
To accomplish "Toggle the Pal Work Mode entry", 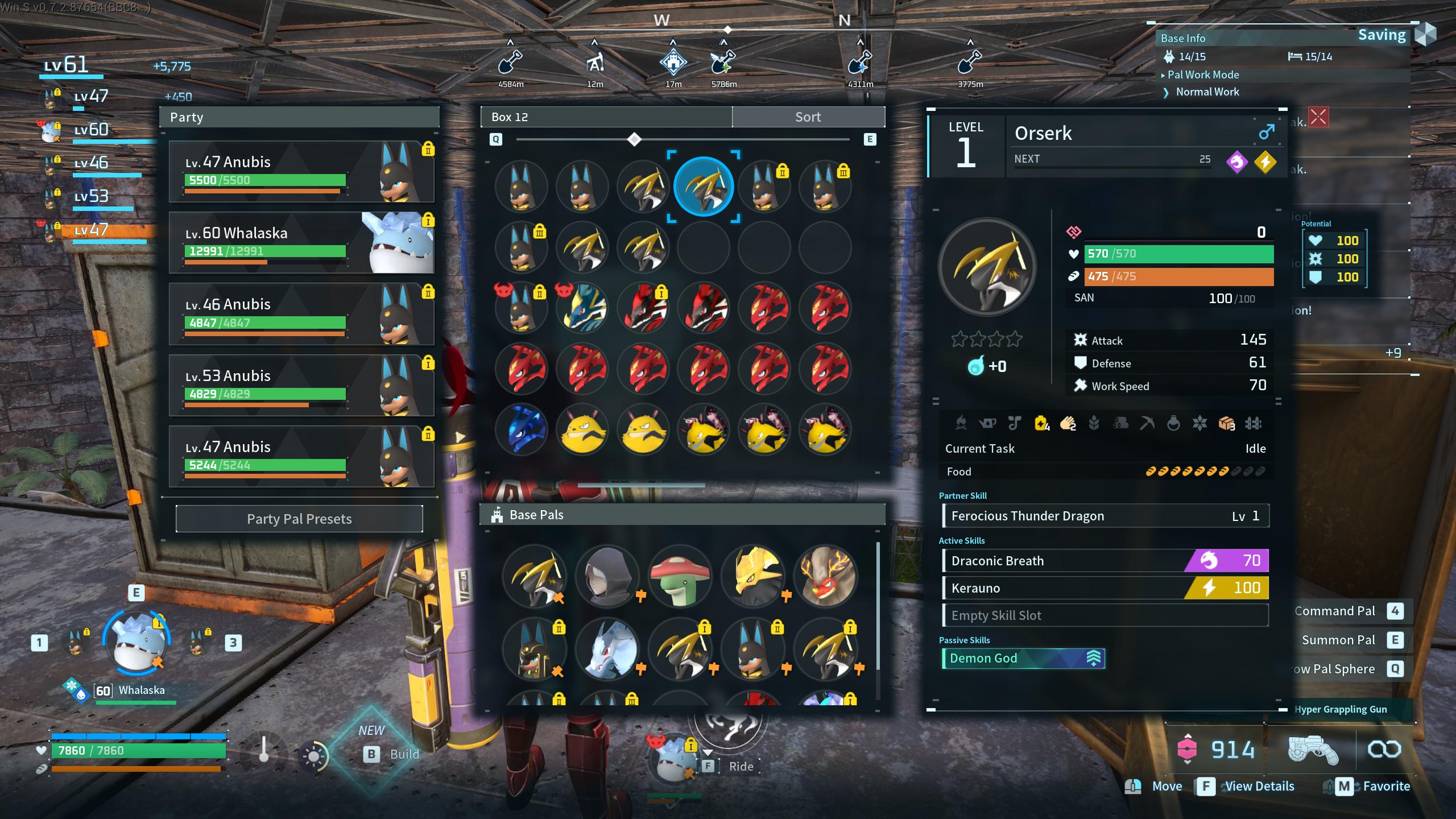I will (x=1203, y=75).
